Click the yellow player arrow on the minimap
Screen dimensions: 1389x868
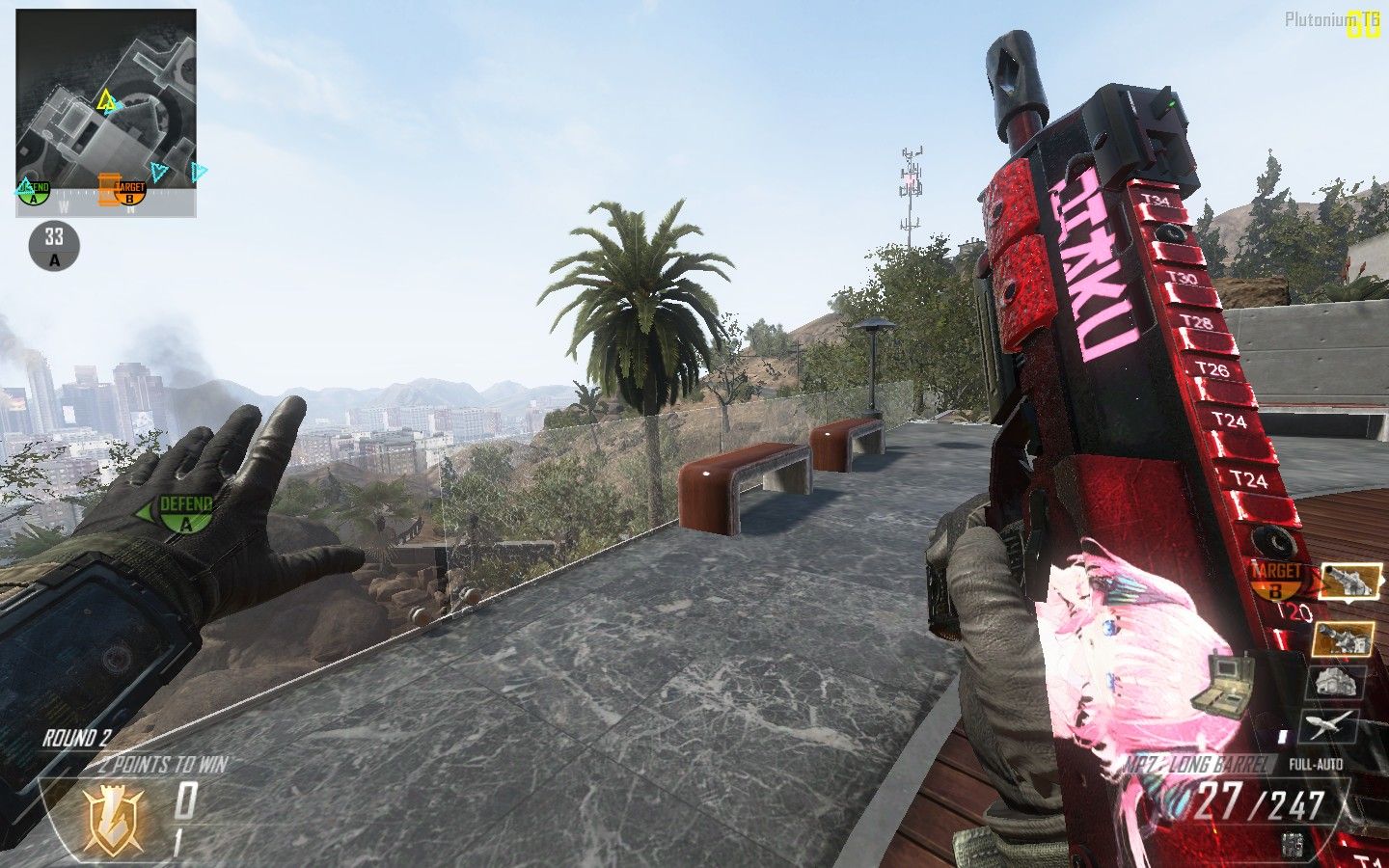coord(106,100)
